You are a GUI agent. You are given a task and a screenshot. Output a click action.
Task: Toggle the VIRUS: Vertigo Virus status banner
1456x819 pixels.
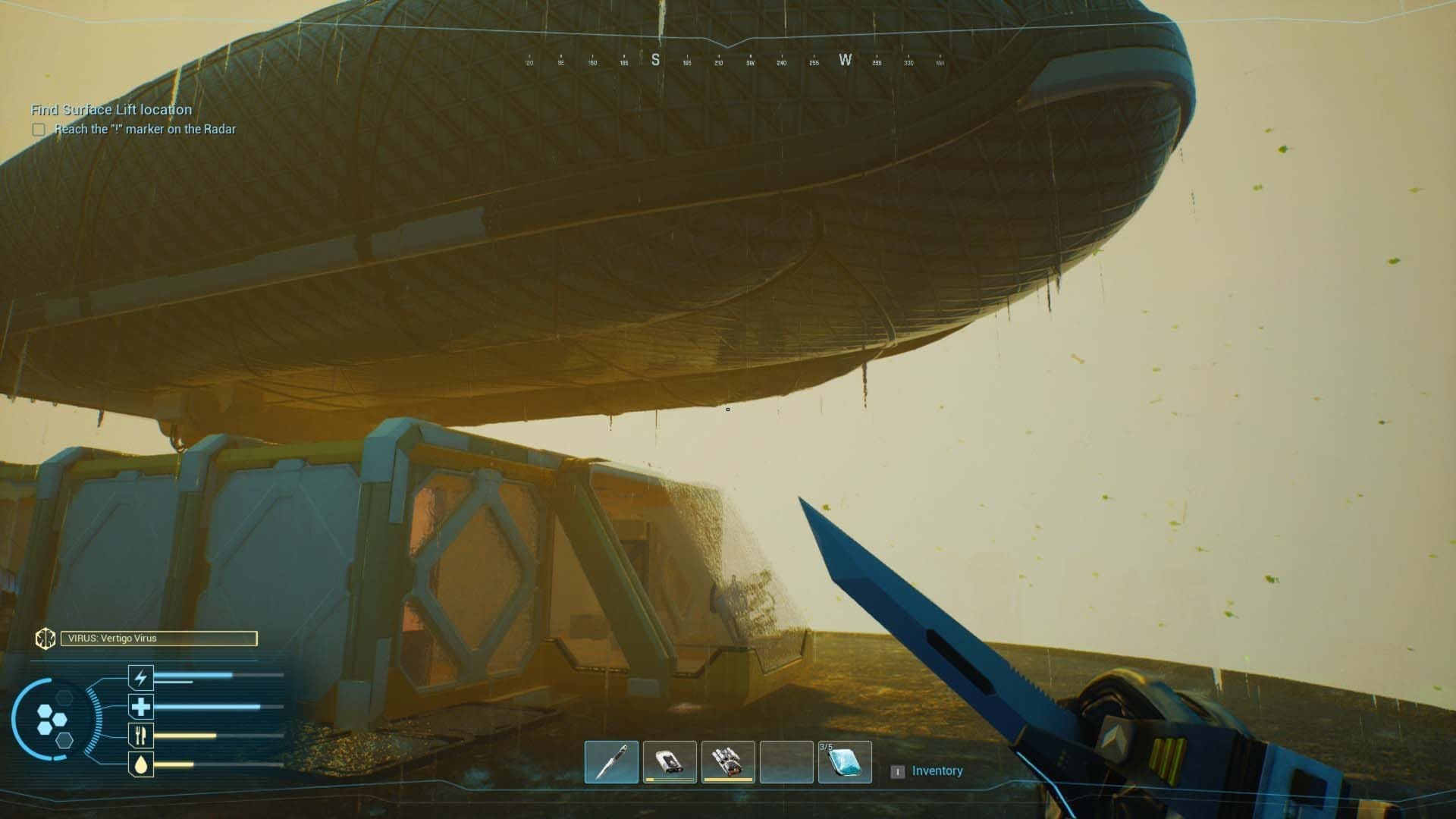click(x=159, y=639)
